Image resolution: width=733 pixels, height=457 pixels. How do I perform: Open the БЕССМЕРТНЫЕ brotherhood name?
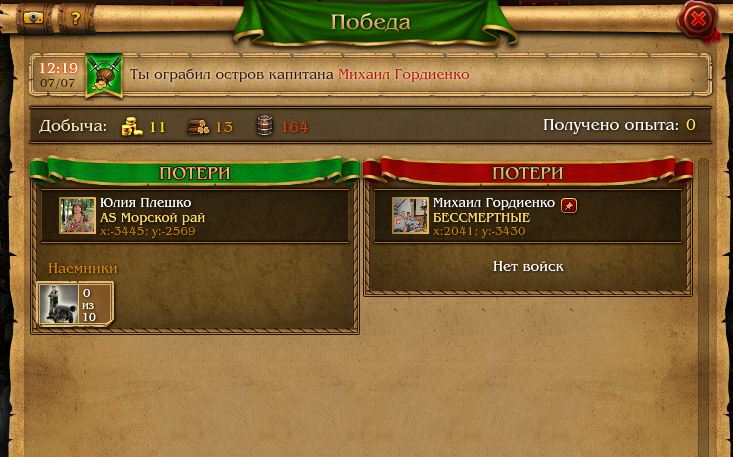pos(481,217)
